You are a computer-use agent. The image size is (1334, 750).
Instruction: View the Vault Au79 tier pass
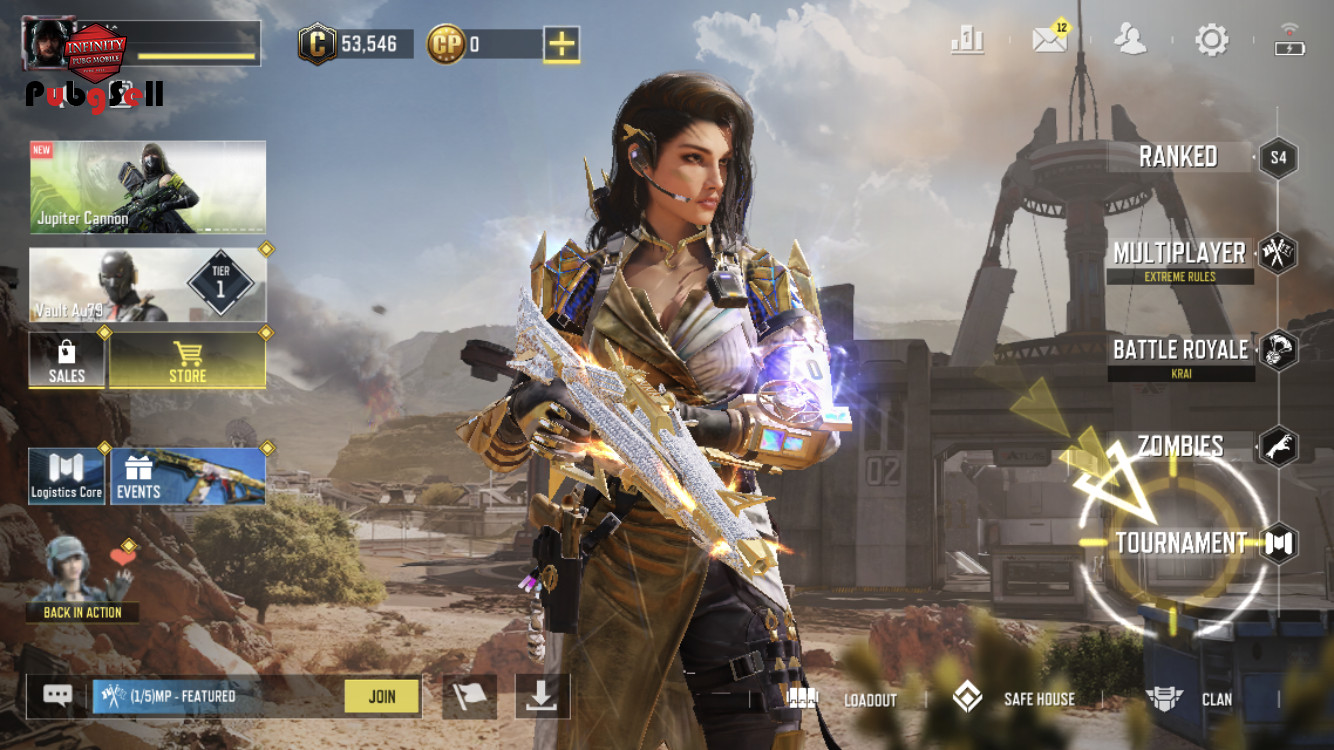[148, 285]
